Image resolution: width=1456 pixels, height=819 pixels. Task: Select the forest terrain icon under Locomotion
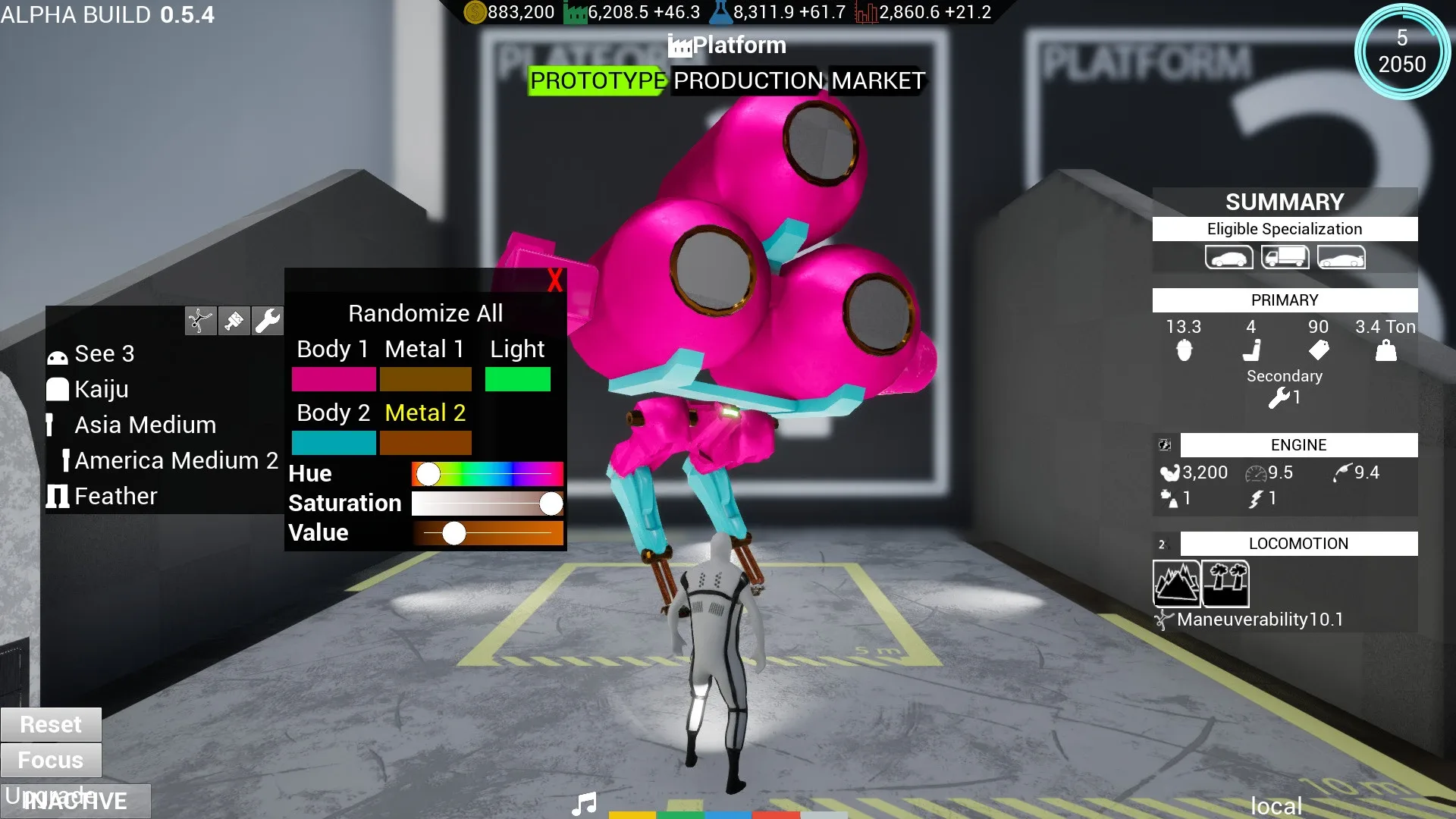point(1224,583)
